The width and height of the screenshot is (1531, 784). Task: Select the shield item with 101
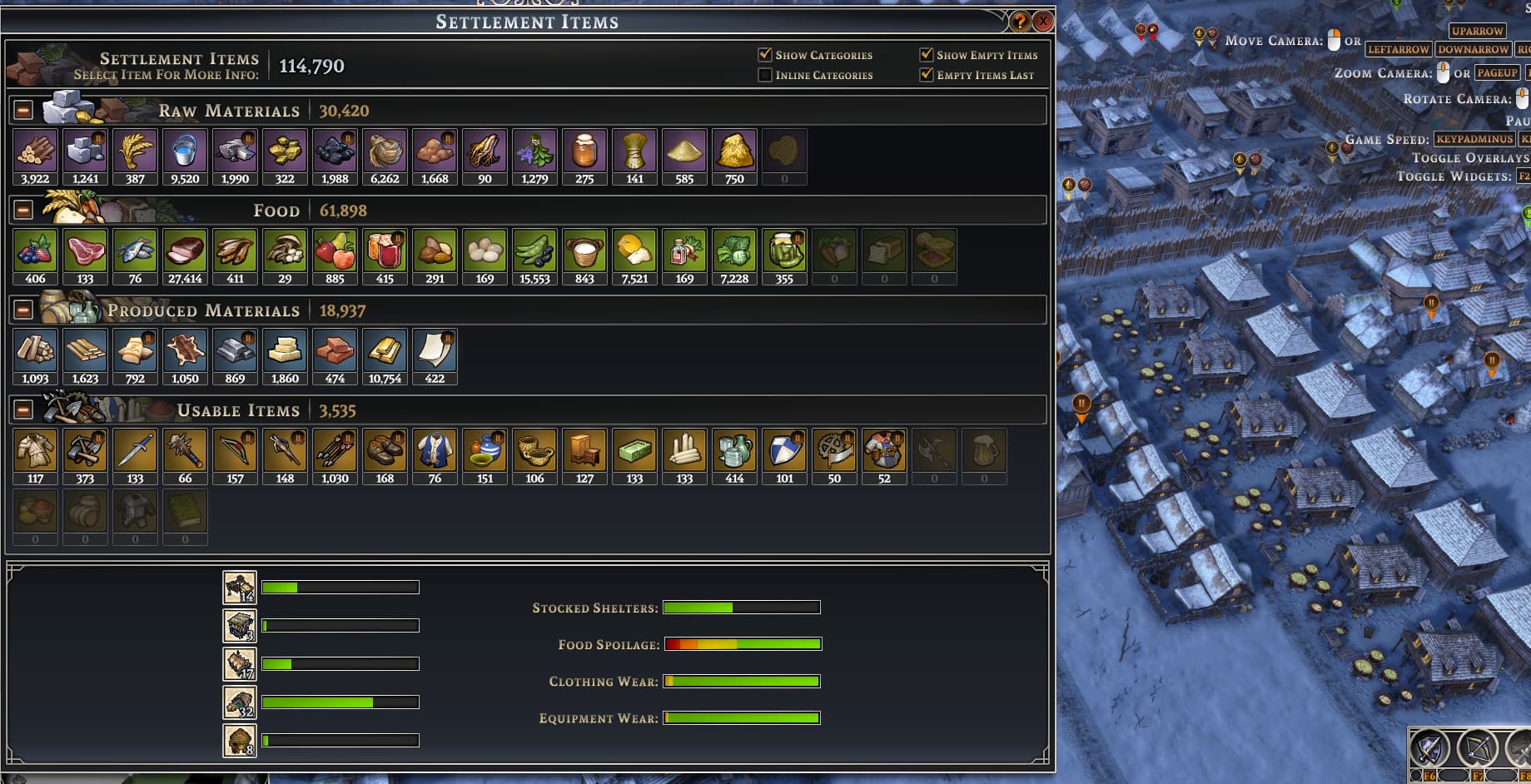coord(784,451)
